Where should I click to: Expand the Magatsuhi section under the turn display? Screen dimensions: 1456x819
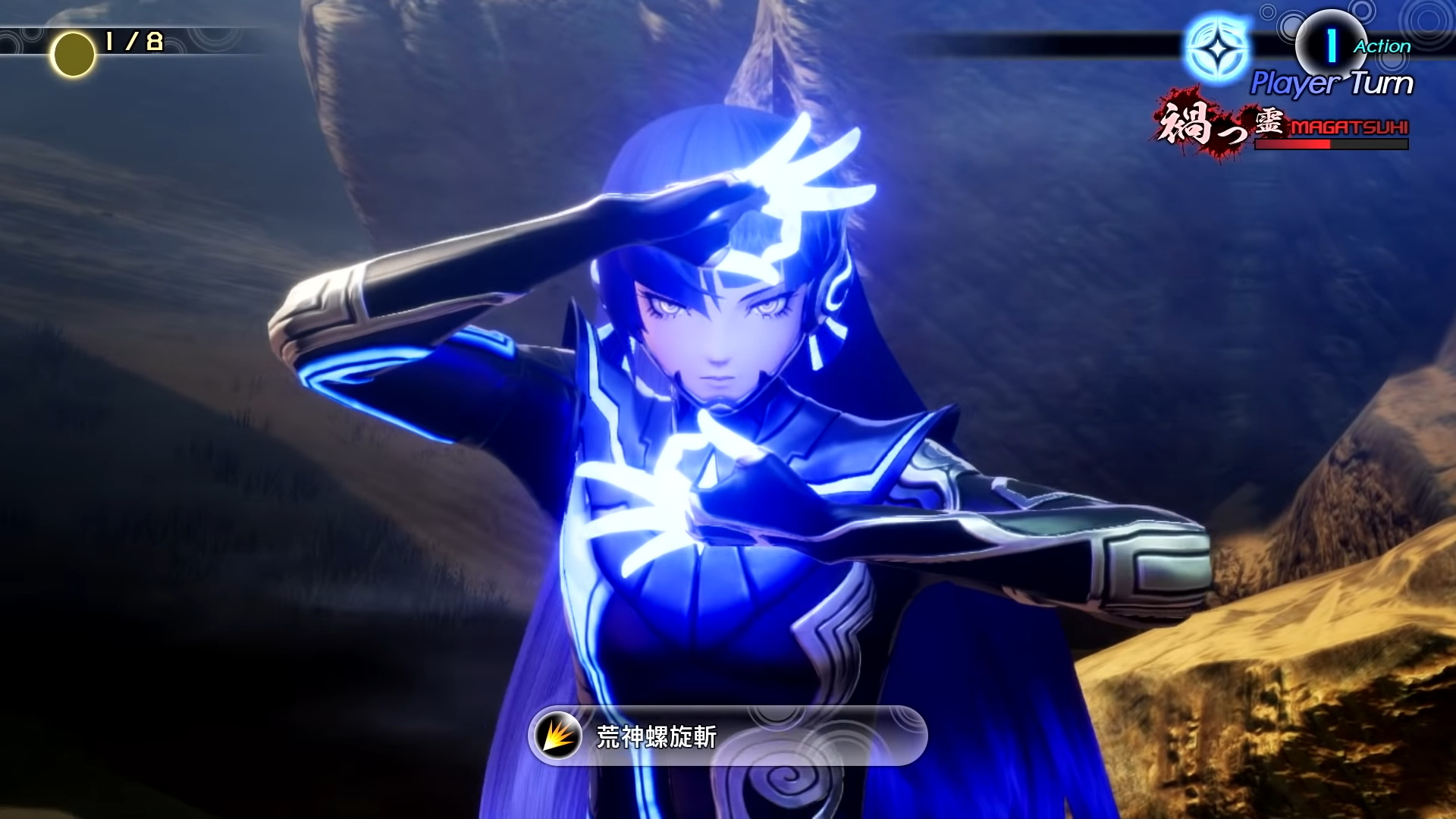coord(1289,129)
